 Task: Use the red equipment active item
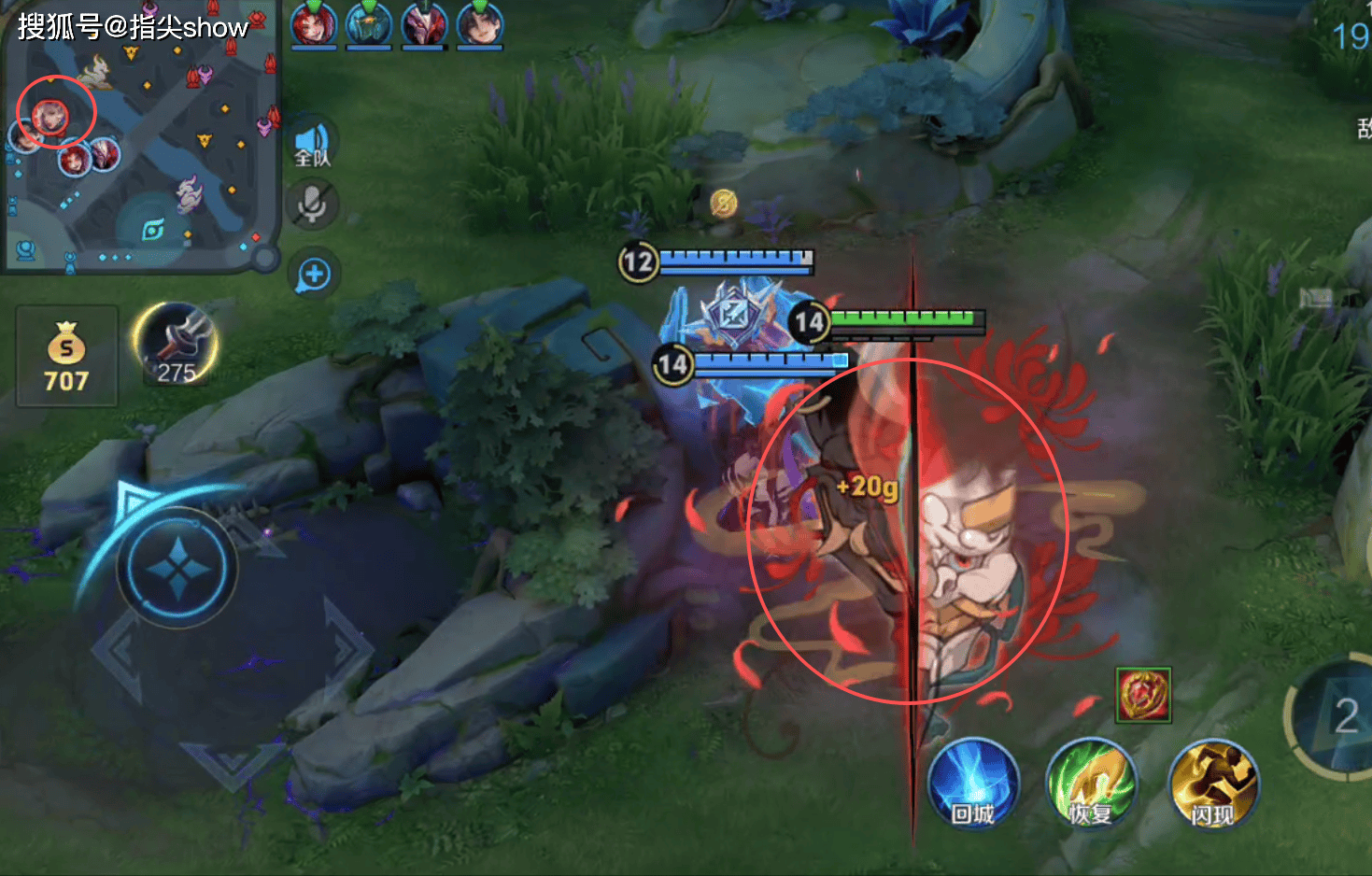[1143, 695]
